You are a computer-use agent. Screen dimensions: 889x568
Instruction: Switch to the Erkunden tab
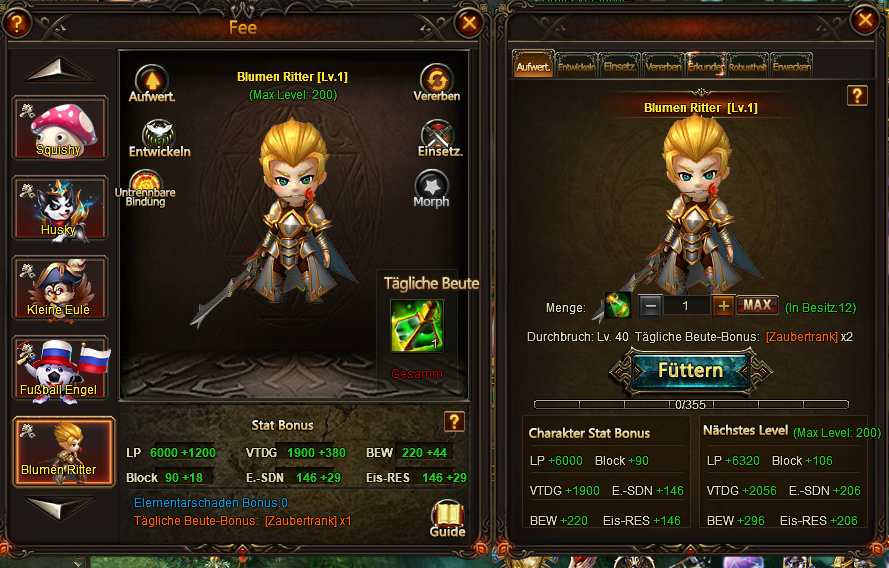pyautogui.click(x=705, y=66)
